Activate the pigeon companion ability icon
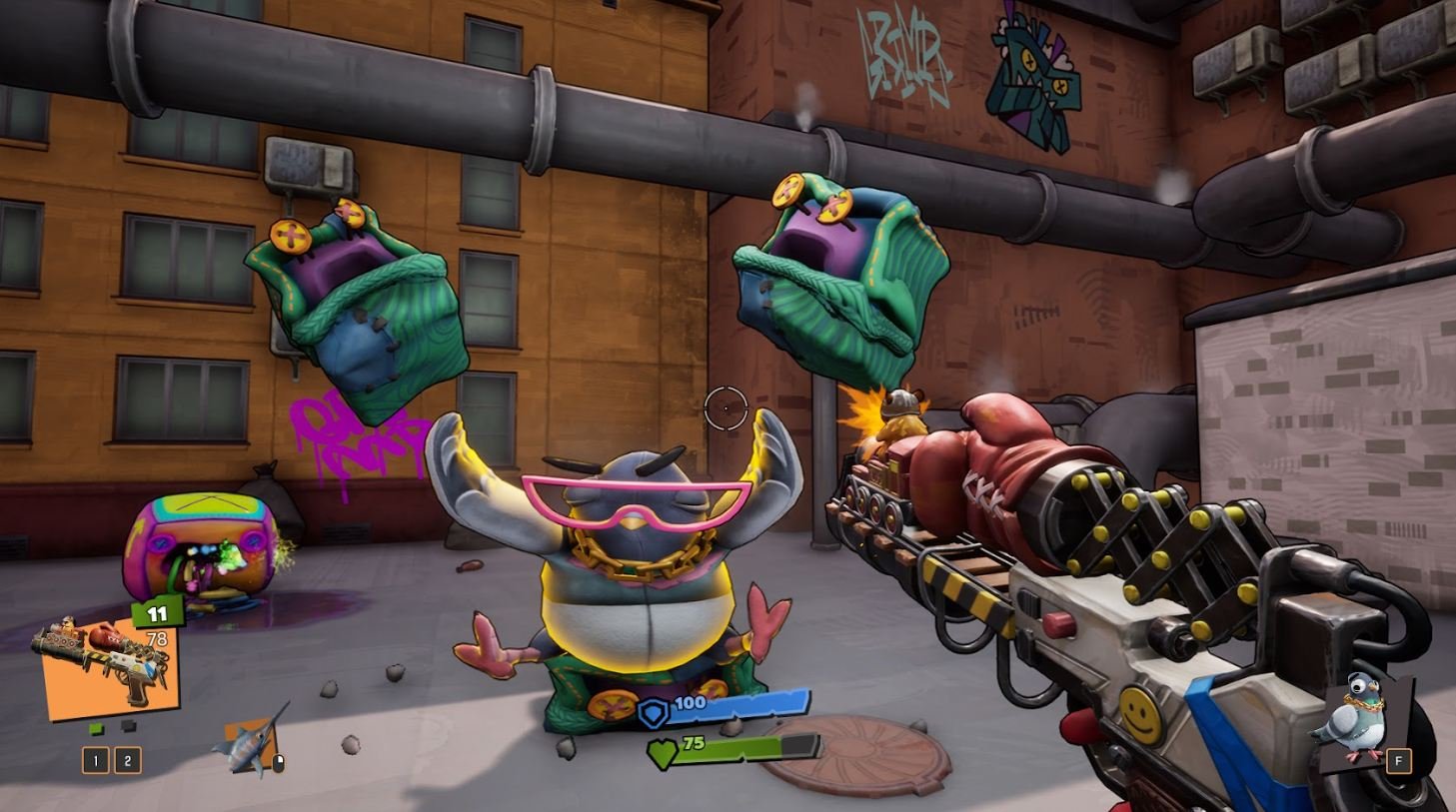The image size is (1456, 812). pyautogui.click(x=1360, y=719)
